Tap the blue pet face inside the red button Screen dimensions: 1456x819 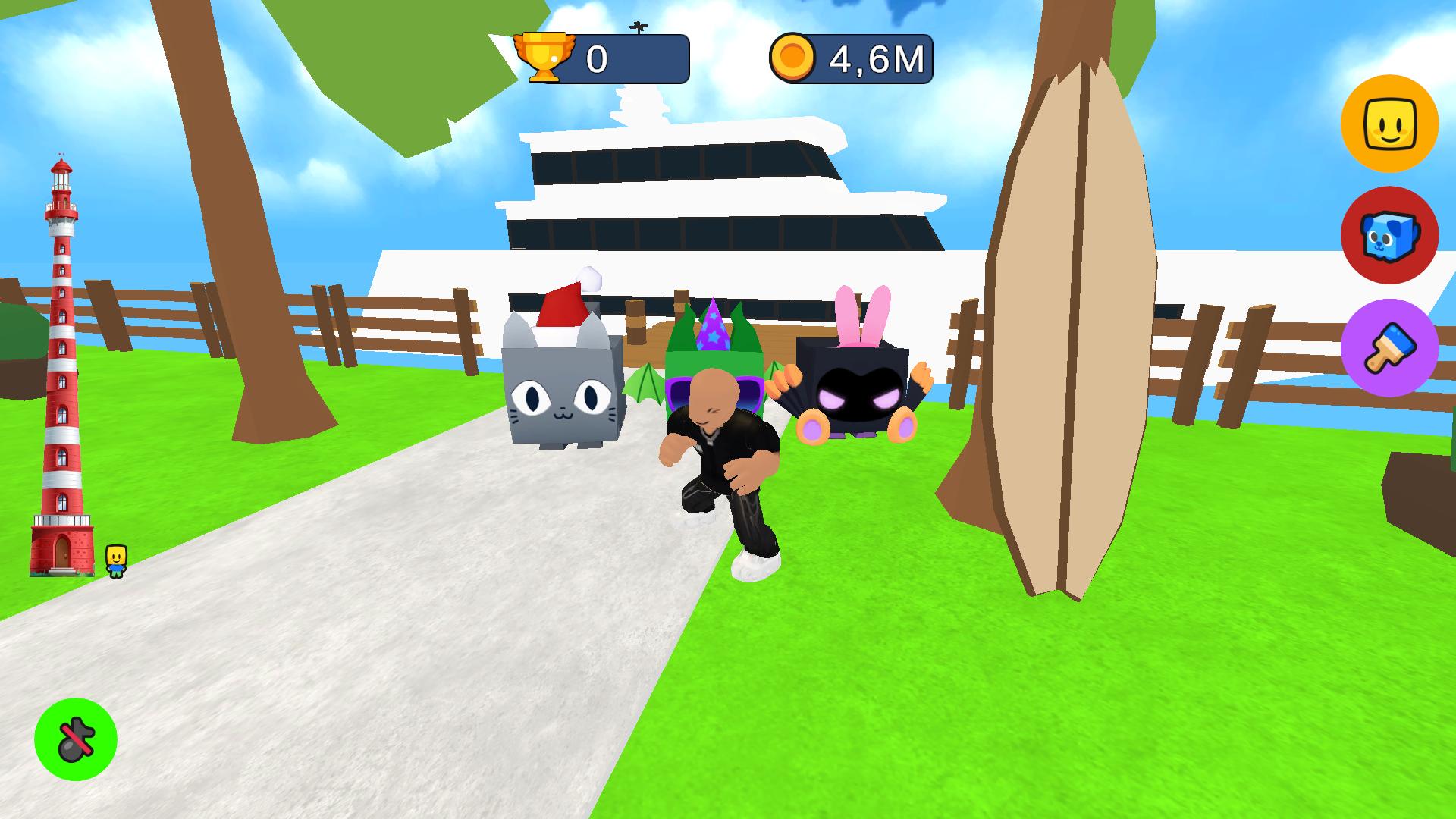click(x=1390, y=236)
